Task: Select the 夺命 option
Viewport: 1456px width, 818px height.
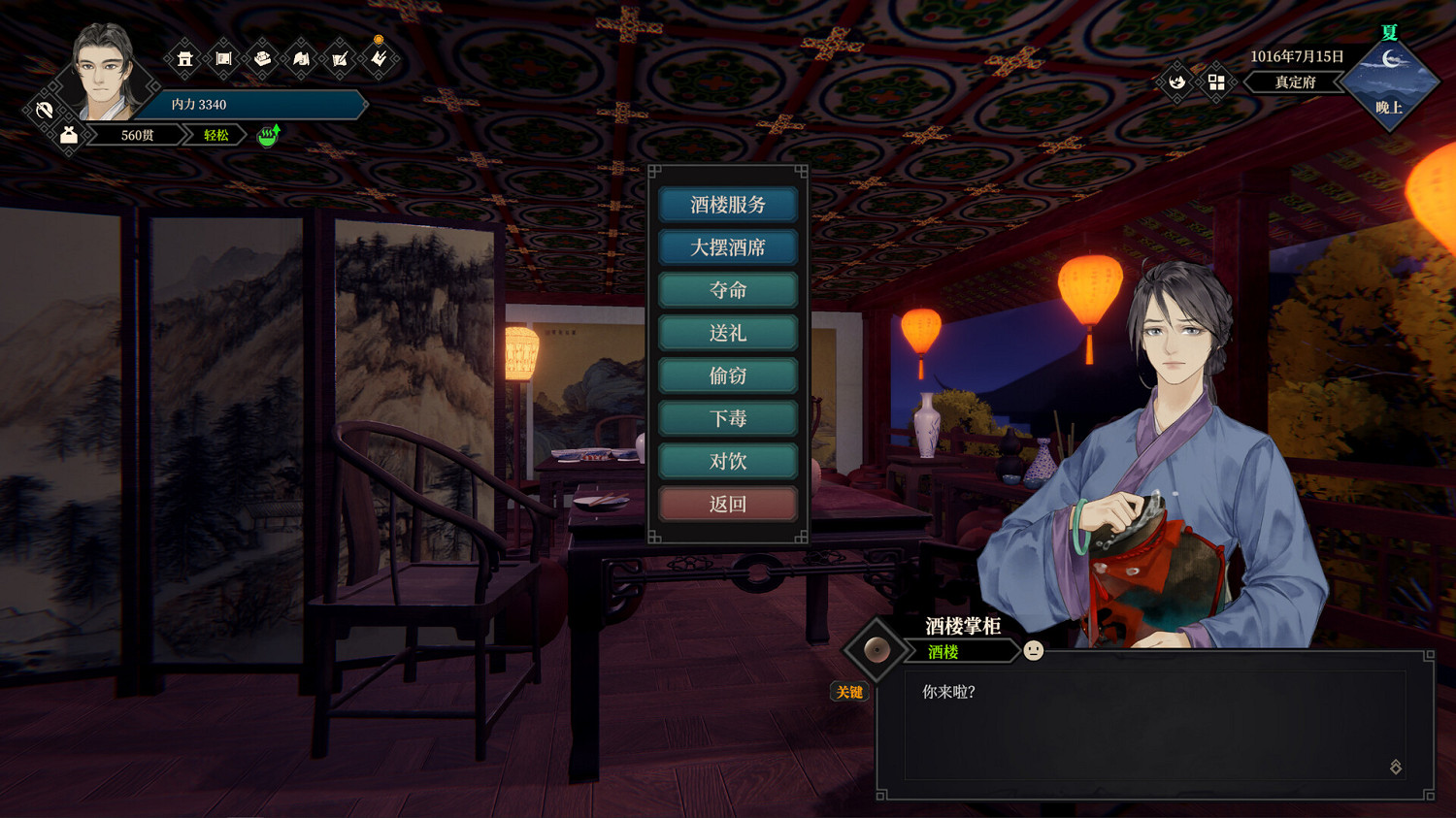Action: [728, 290]
